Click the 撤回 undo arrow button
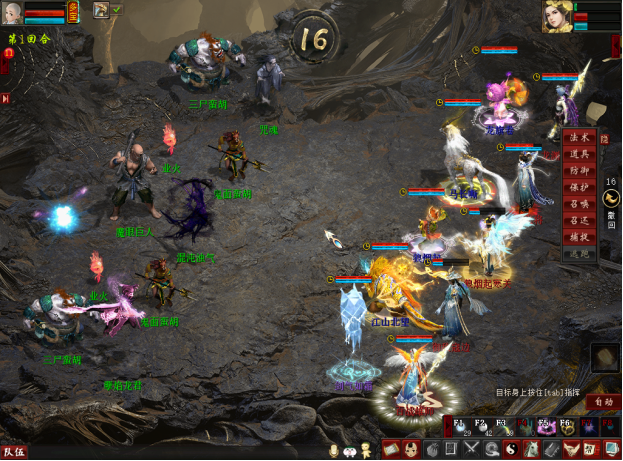Screen dimensions: 623x461 (610, 200)
